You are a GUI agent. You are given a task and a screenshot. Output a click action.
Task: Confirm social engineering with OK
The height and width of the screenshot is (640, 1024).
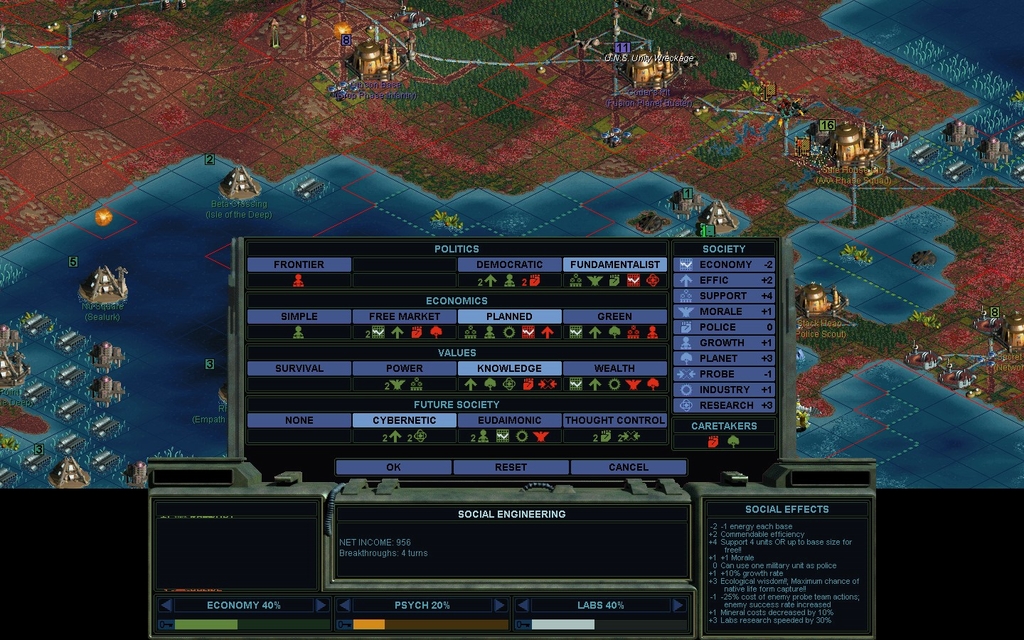coord(393,467)
